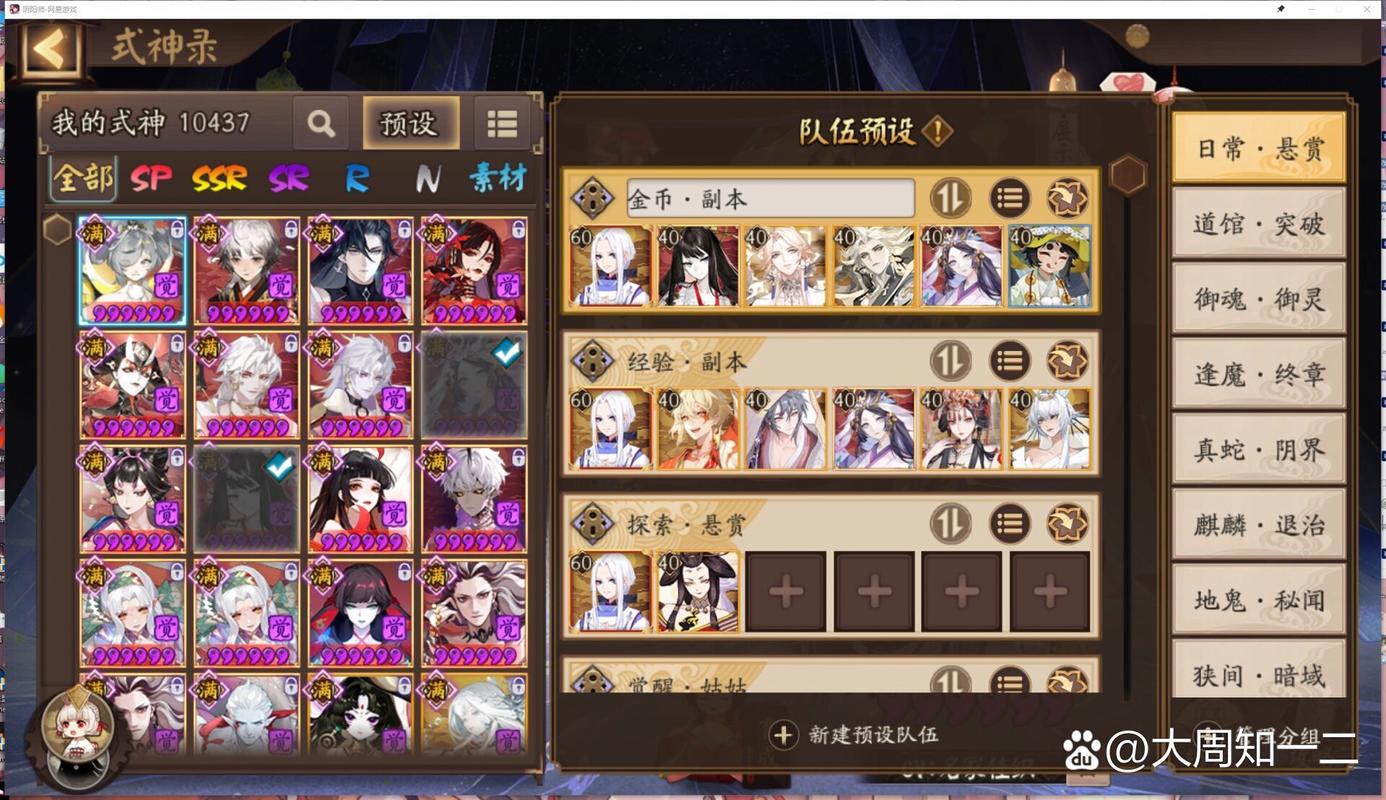Click the back arrow at top left

click(52, 48)
